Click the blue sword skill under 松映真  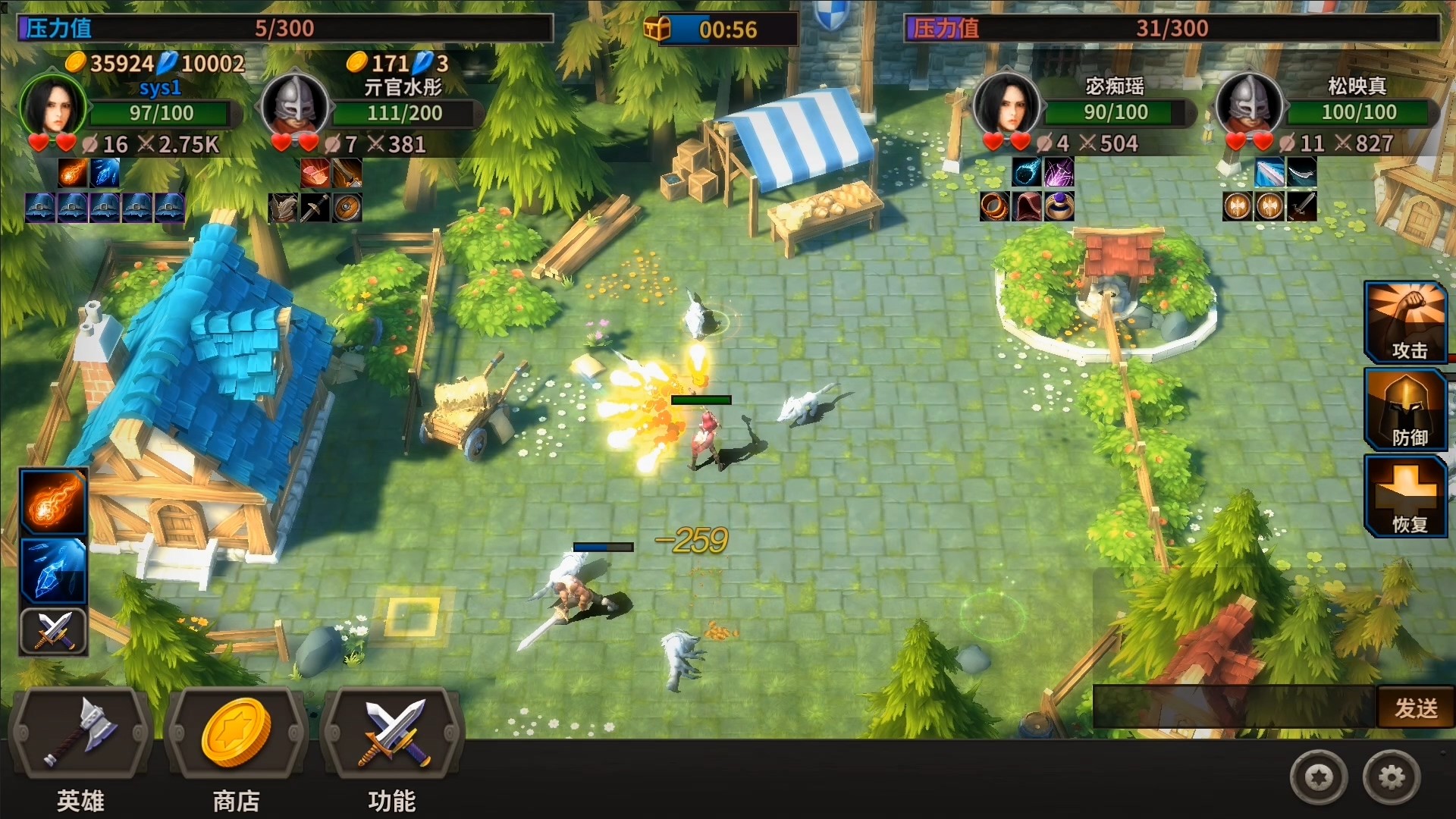[1269, 173]
